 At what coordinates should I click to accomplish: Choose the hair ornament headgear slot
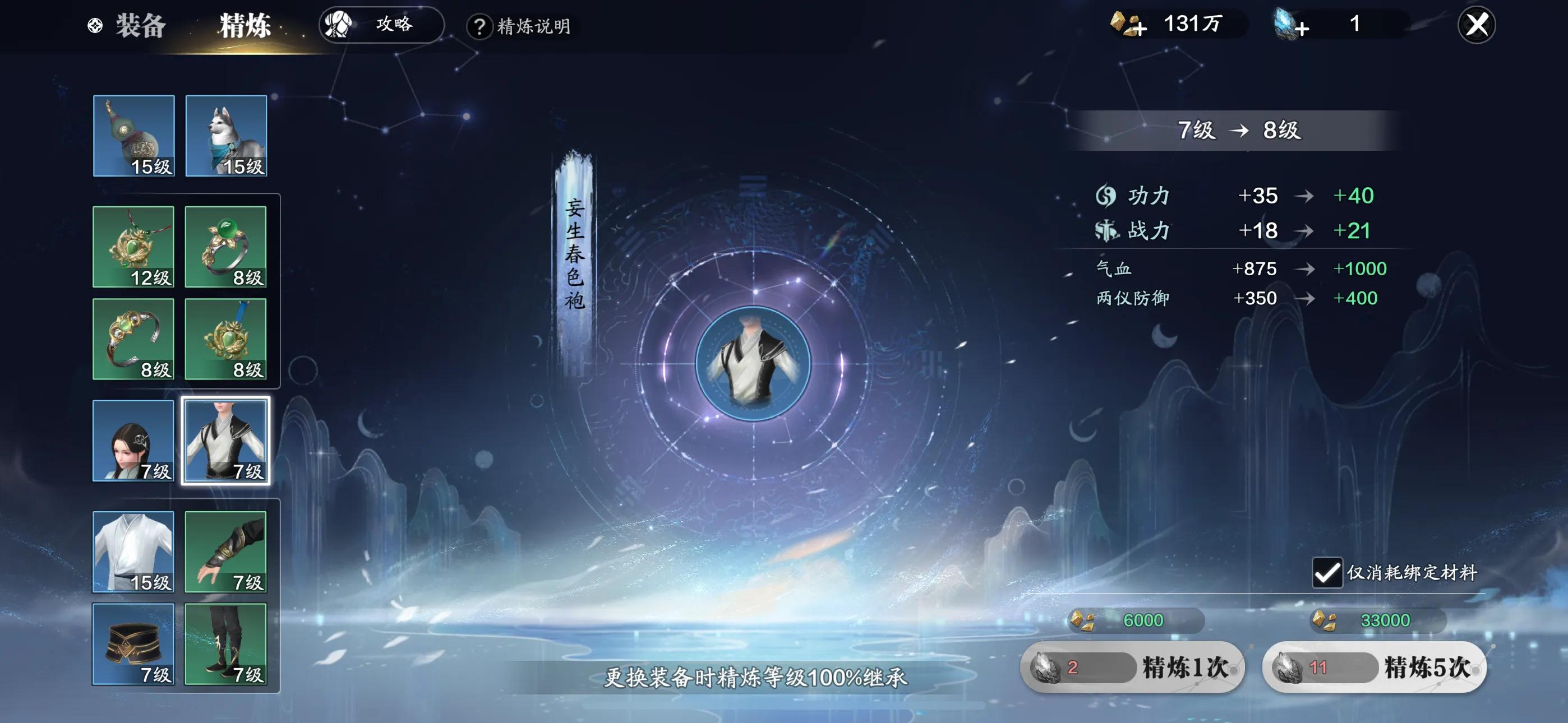(133, 441)
